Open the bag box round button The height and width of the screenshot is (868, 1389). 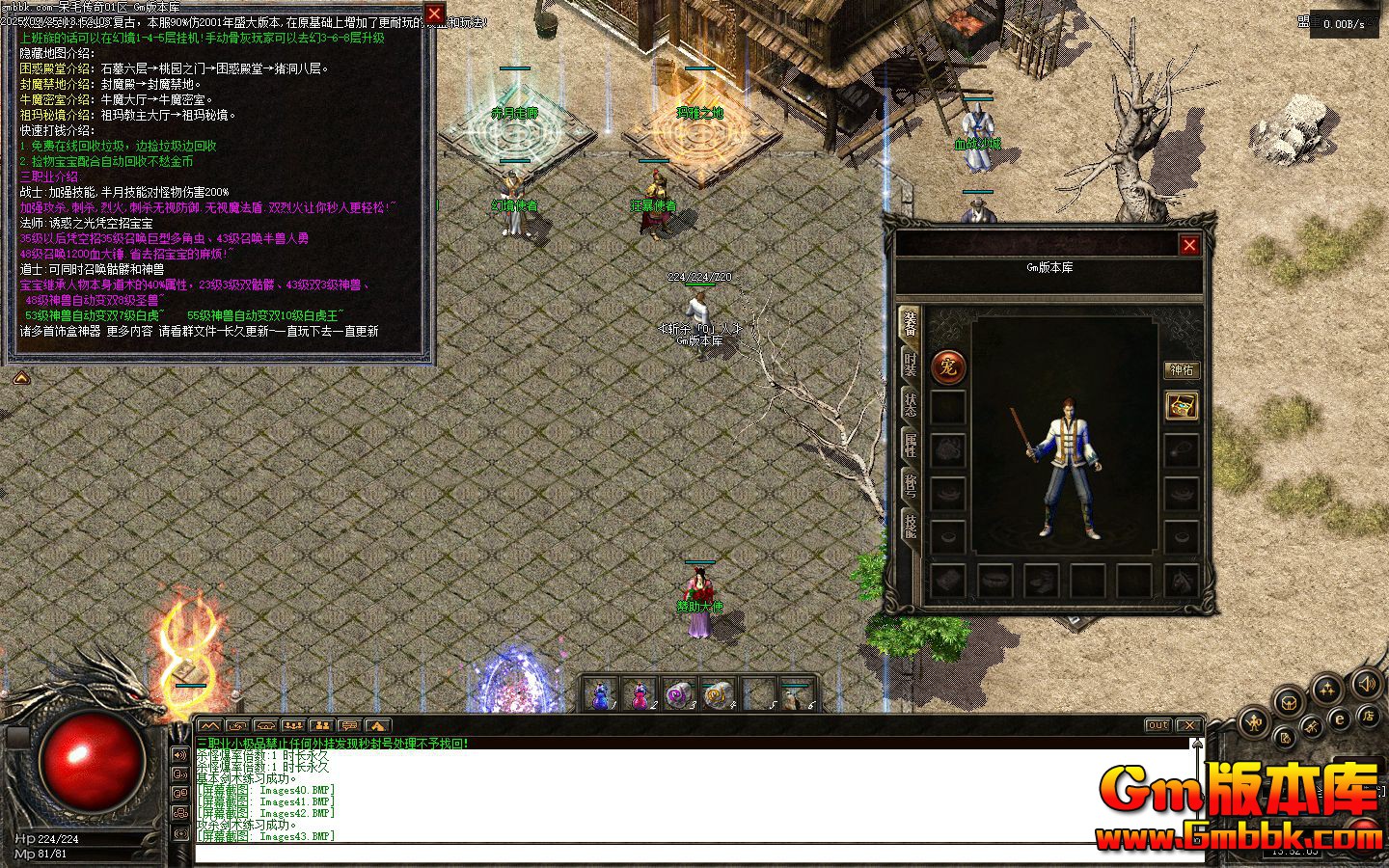1288,702
